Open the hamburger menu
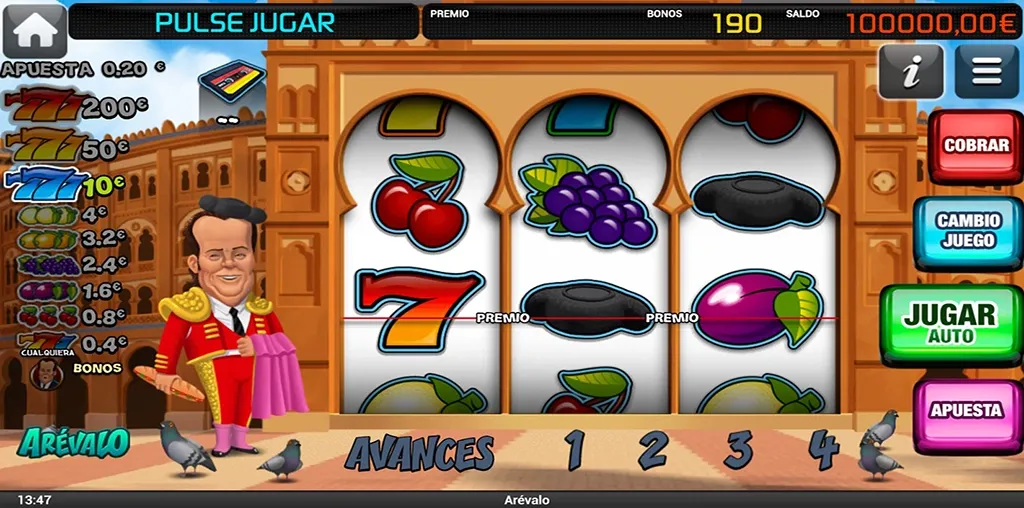This screenshot has height=508, width=1024. point(986,72)
